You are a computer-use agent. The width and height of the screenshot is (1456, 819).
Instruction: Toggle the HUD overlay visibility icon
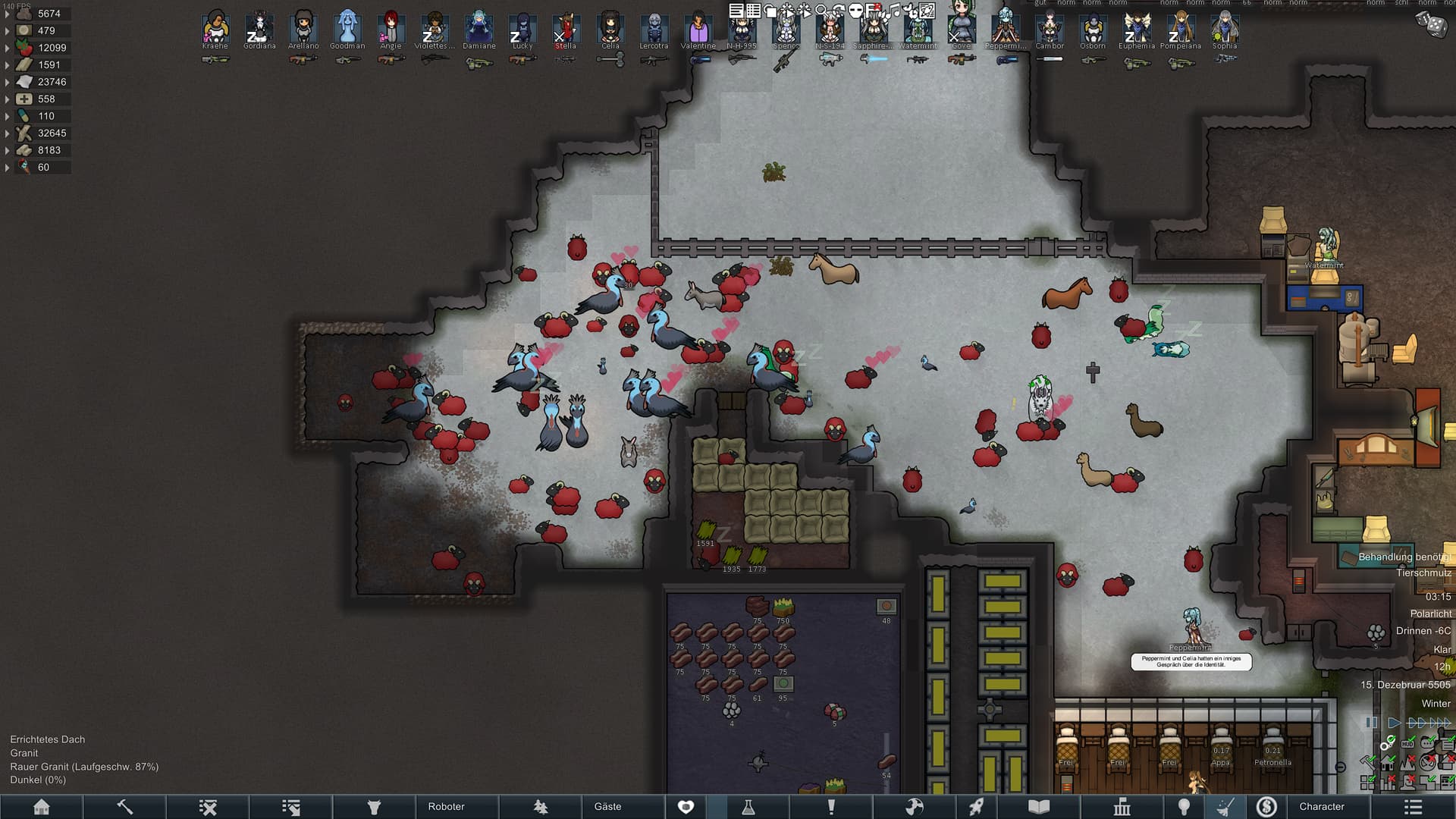pos(1407,744)
